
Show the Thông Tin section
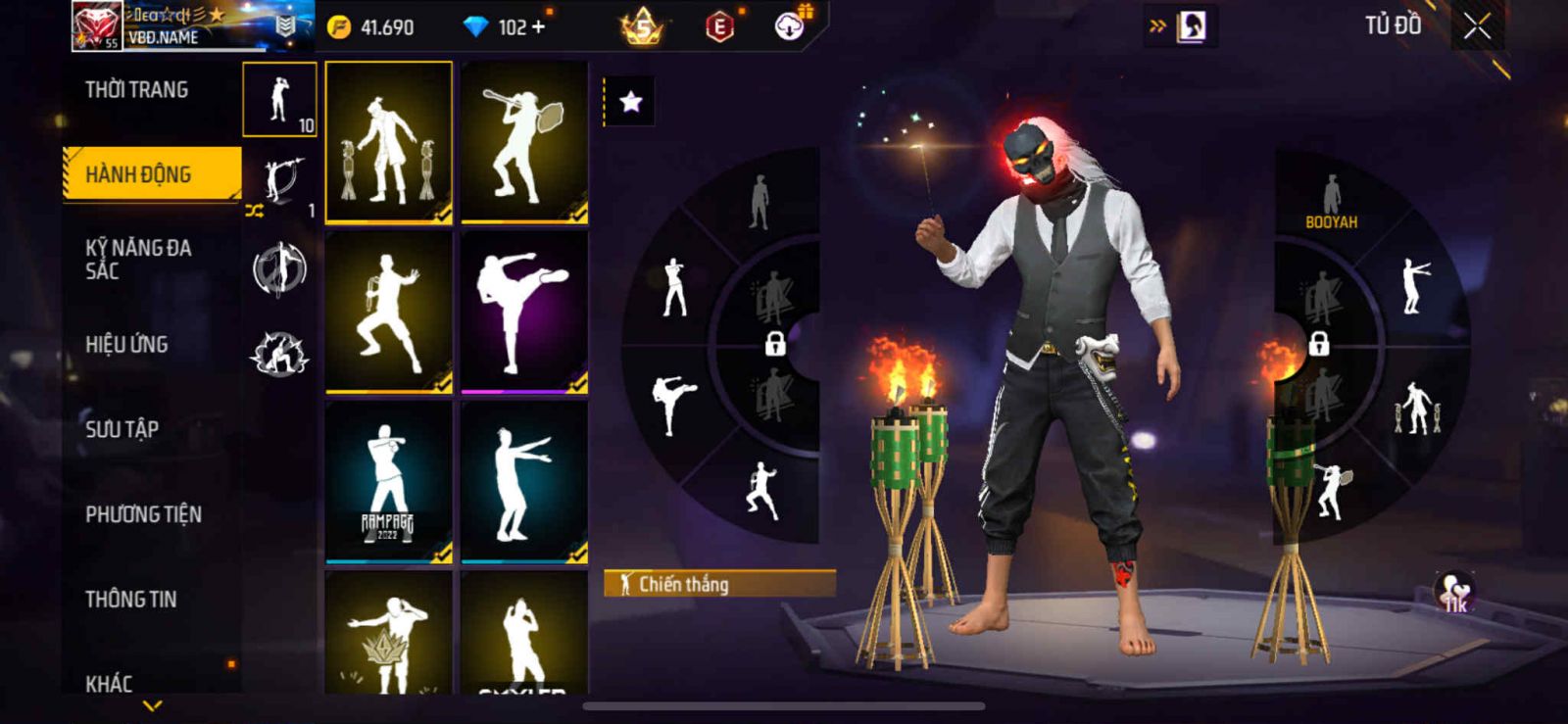click(x=131, y=599)
